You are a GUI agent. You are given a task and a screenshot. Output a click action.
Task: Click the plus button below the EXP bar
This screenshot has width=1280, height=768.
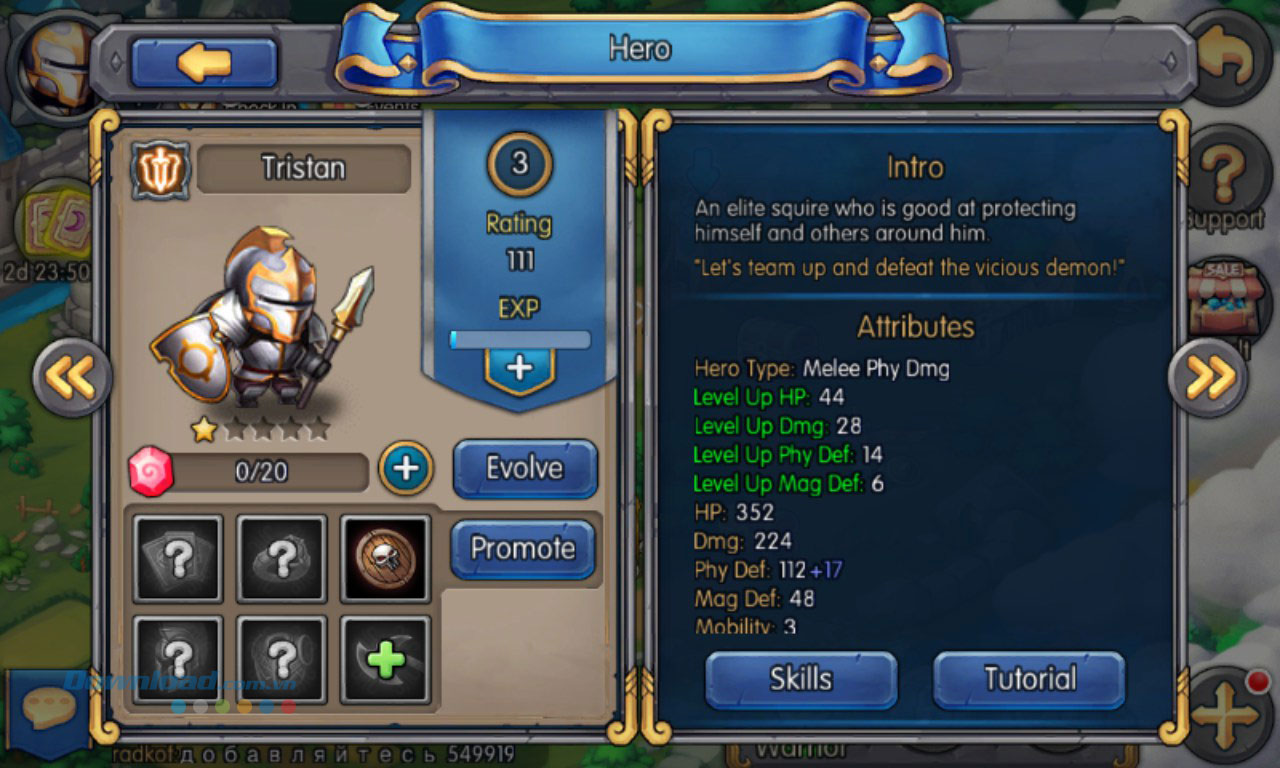point(517,368)
